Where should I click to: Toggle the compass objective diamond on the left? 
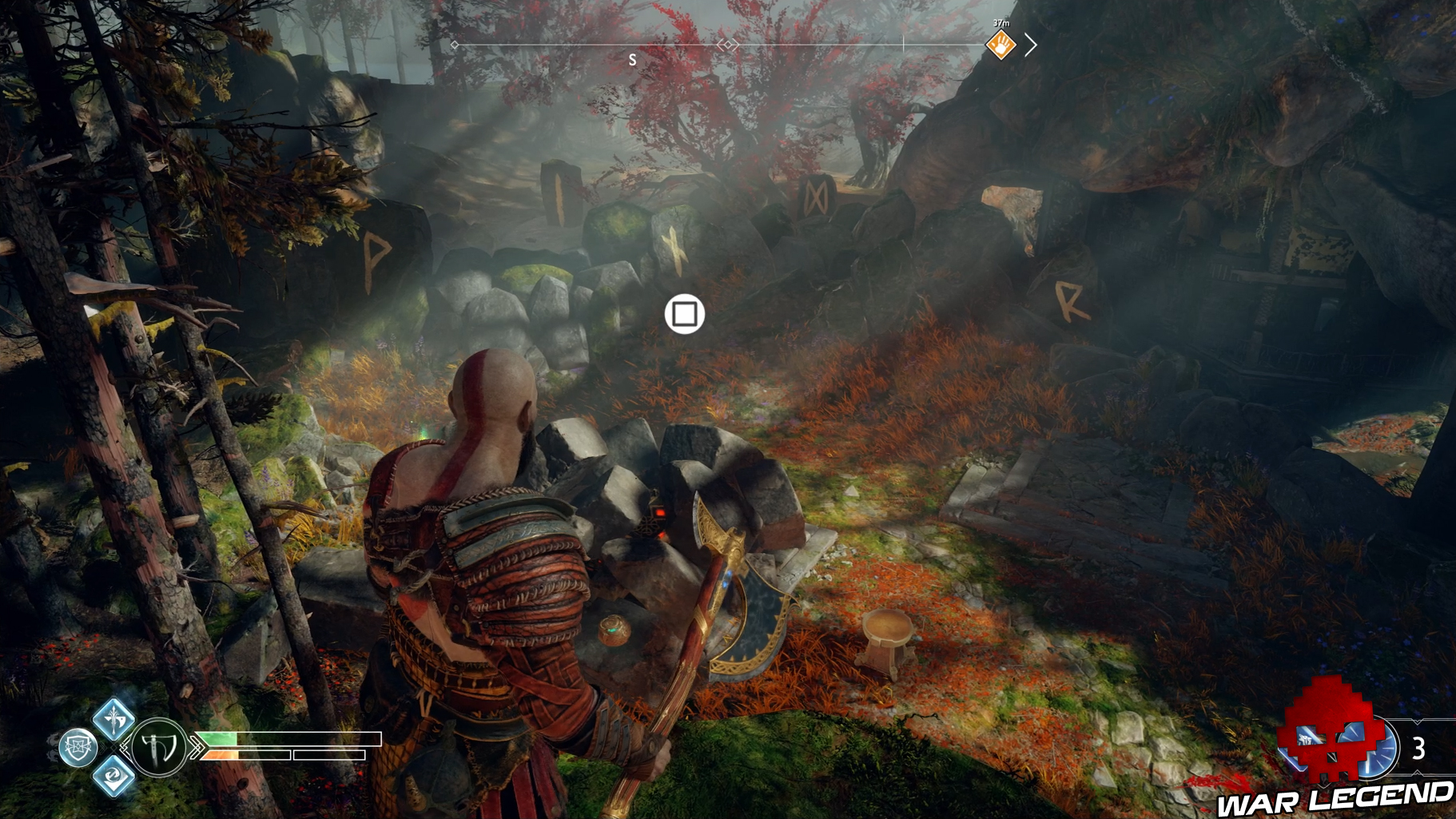click(x=454, y=46)
